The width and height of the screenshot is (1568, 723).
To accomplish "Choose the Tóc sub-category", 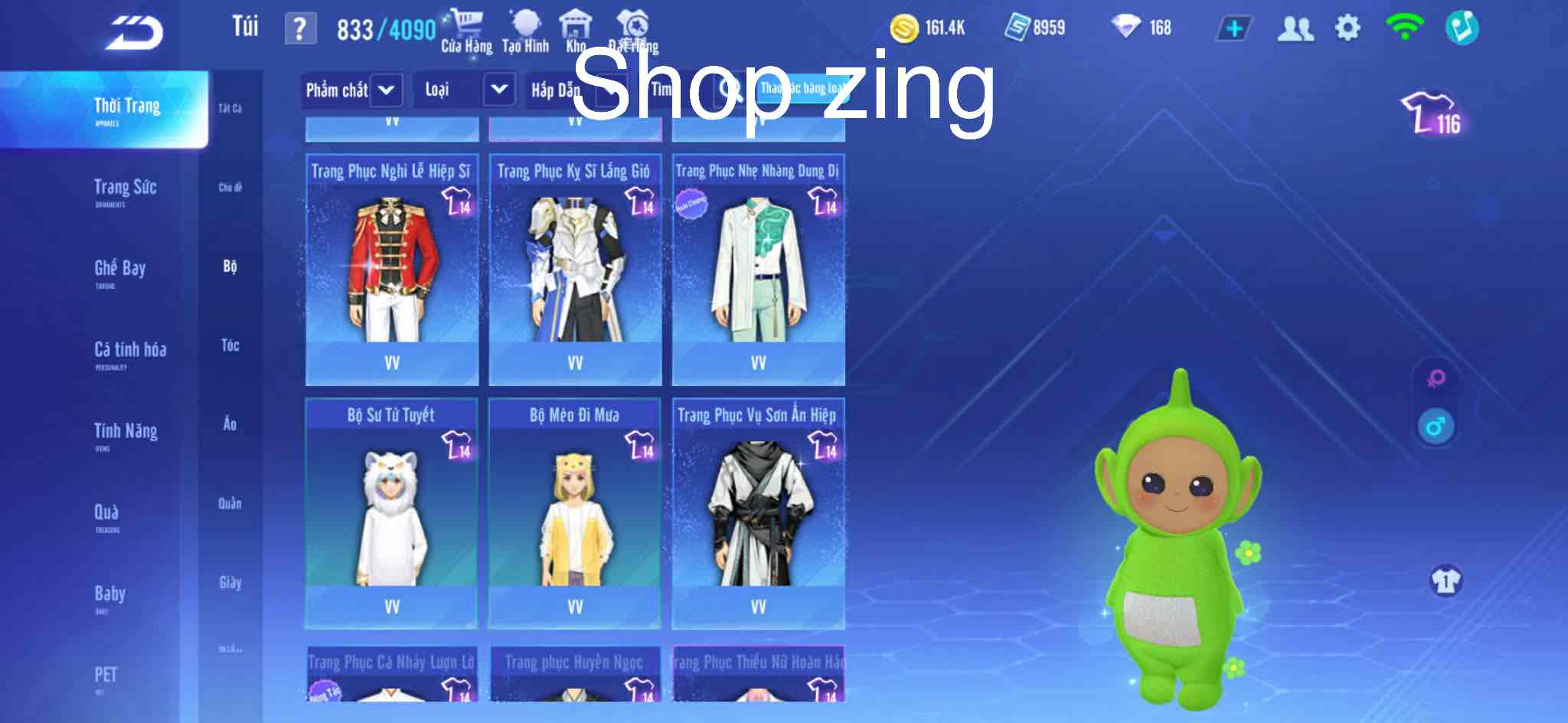I will pyautogui.click(x=230, y=345).
